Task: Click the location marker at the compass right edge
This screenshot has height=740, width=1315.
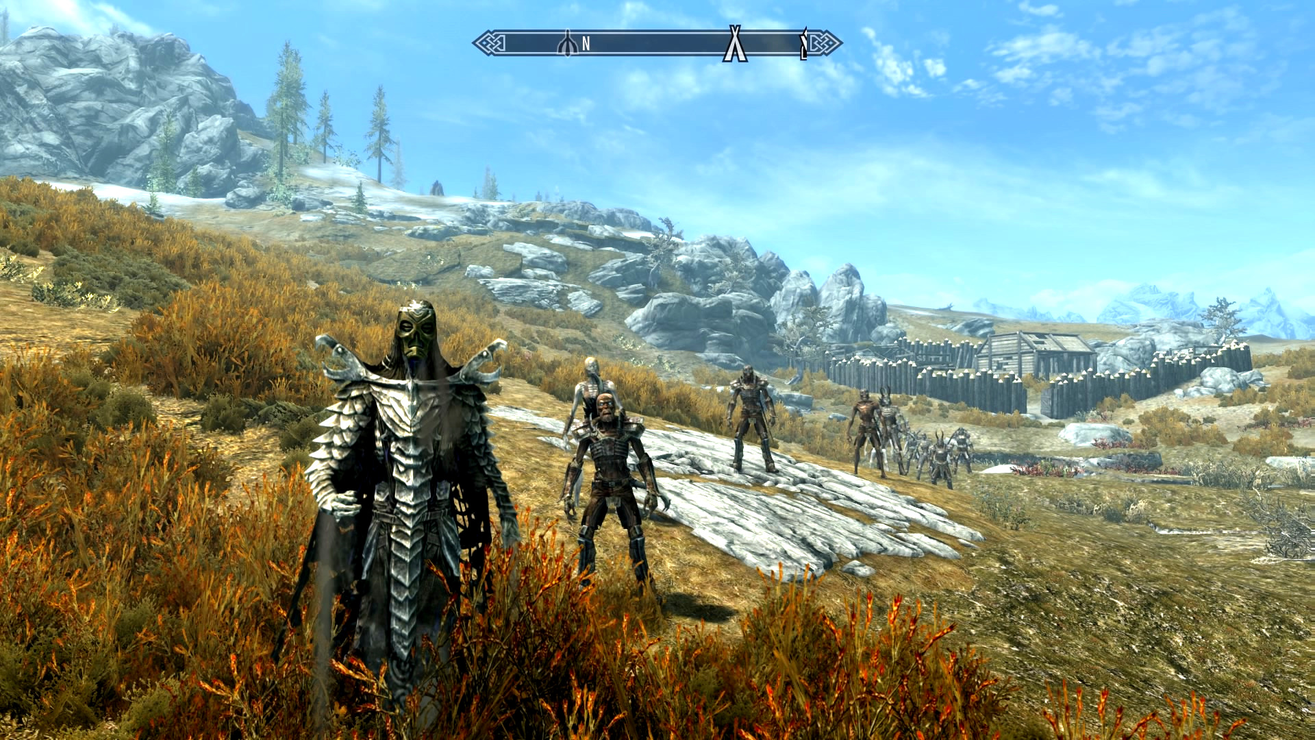Action: [x=803, y=42]
